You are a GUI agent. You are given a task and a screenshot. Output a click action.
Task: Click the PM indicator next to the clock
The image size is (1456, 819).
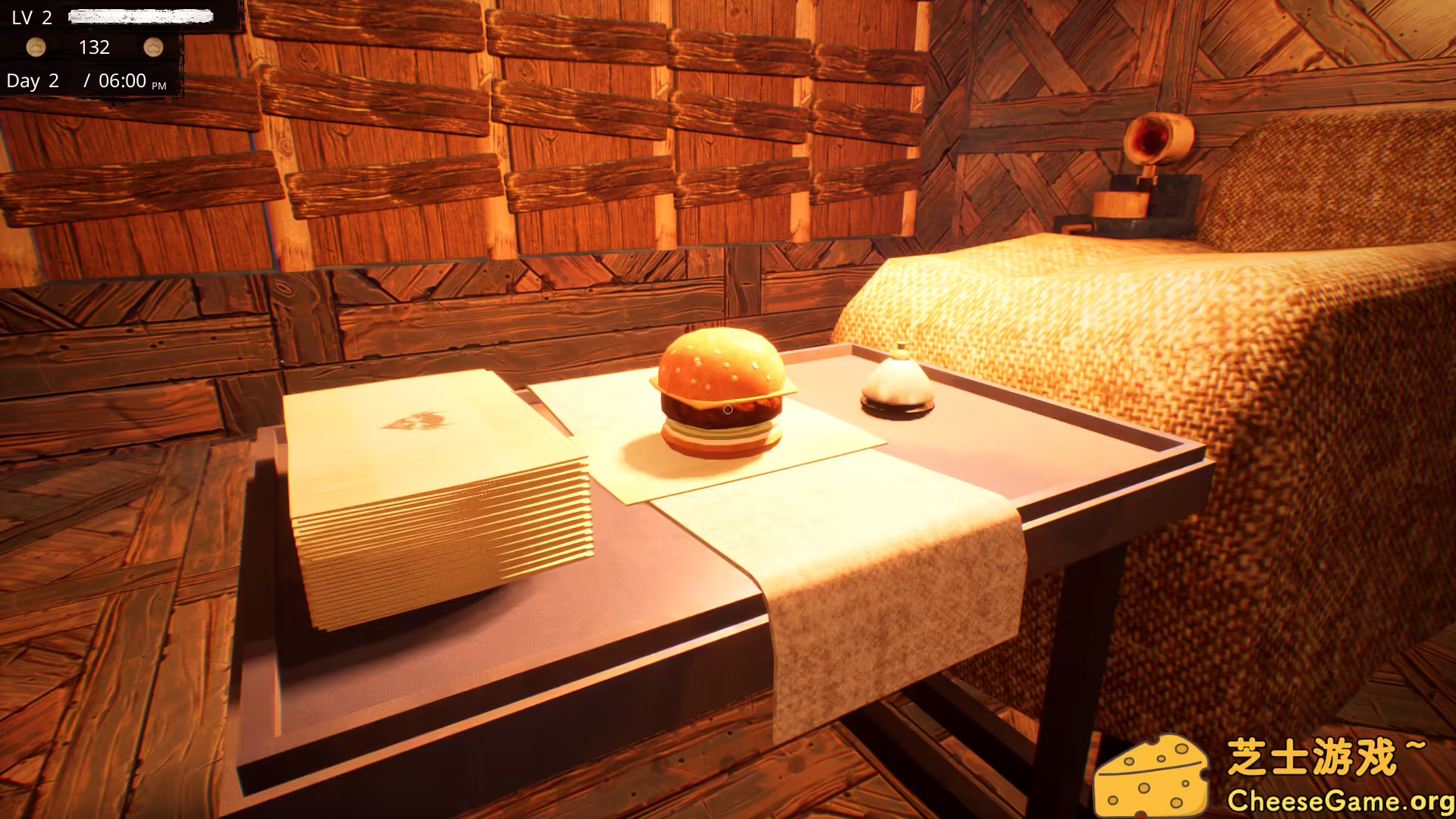coord(159,86)
